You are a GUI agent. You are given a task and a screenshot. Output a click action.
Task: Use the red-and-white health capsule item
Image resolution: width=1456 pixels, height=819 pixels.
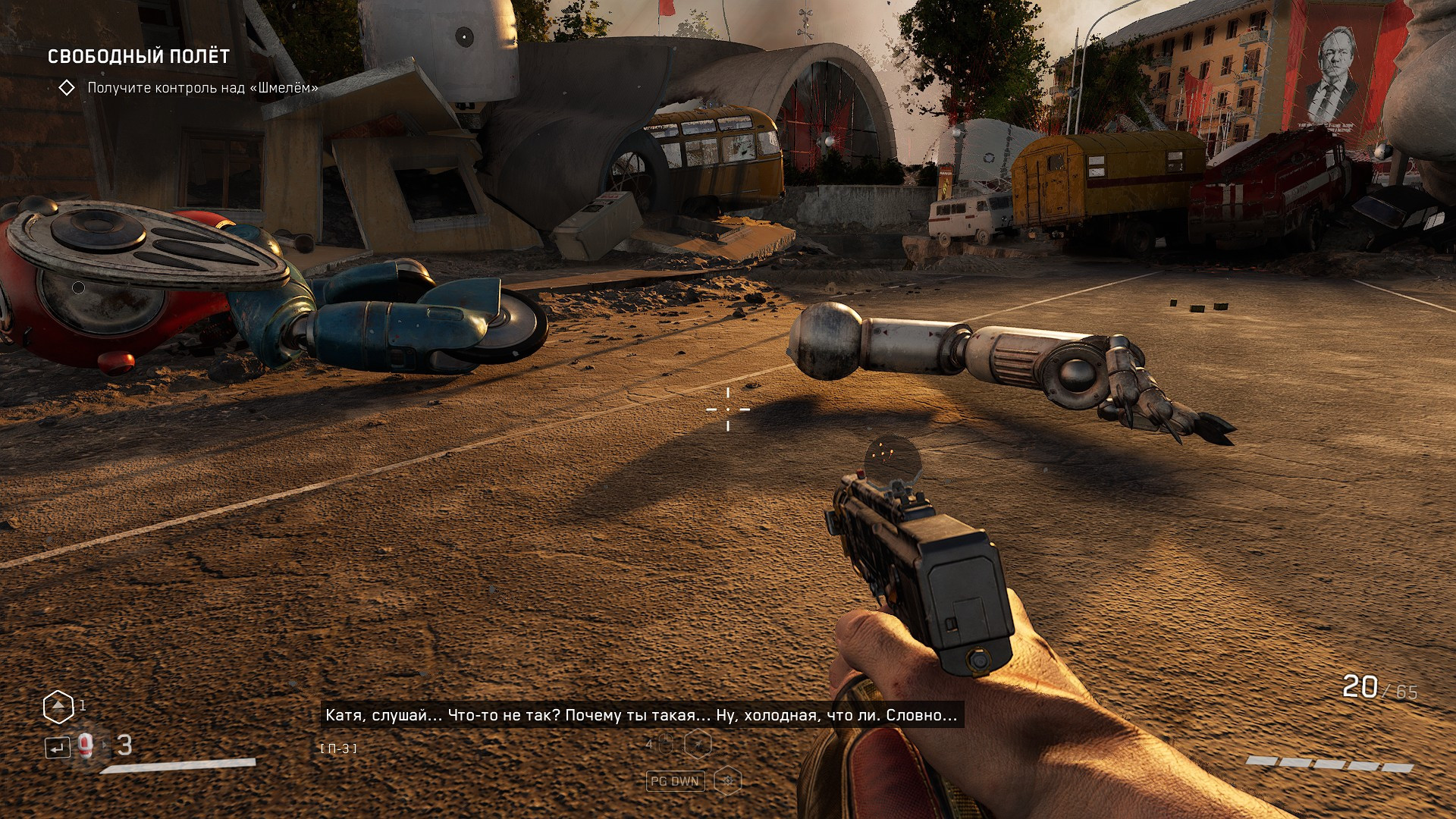[86, 746]
